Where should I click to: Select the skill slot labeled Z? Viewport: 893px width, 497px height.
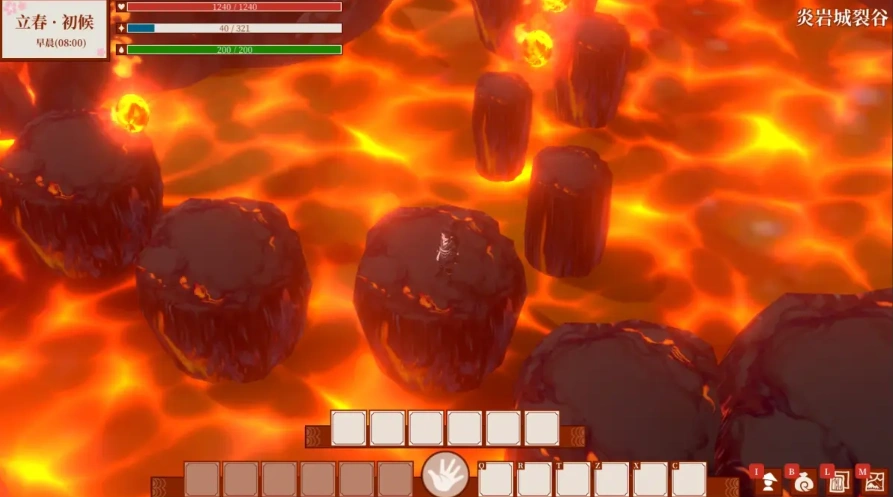click(x=612, y=480)
